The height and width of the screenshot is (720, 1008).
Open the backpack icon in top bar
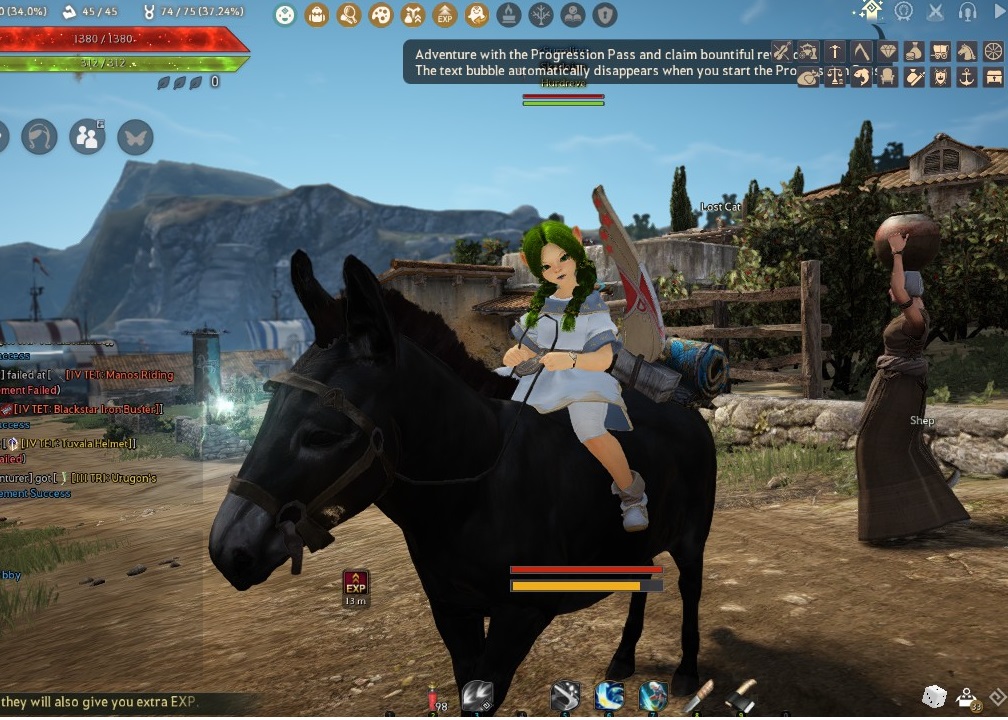pyautogui.click(x=317, y=15)
